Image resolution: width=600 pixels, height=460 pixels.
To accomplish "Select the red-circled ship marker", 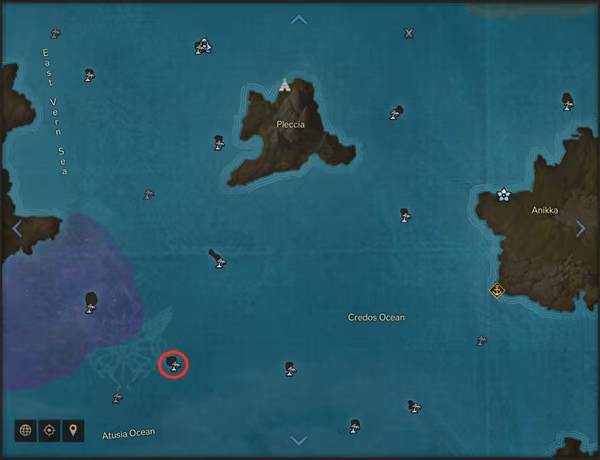I will [174, 365].
